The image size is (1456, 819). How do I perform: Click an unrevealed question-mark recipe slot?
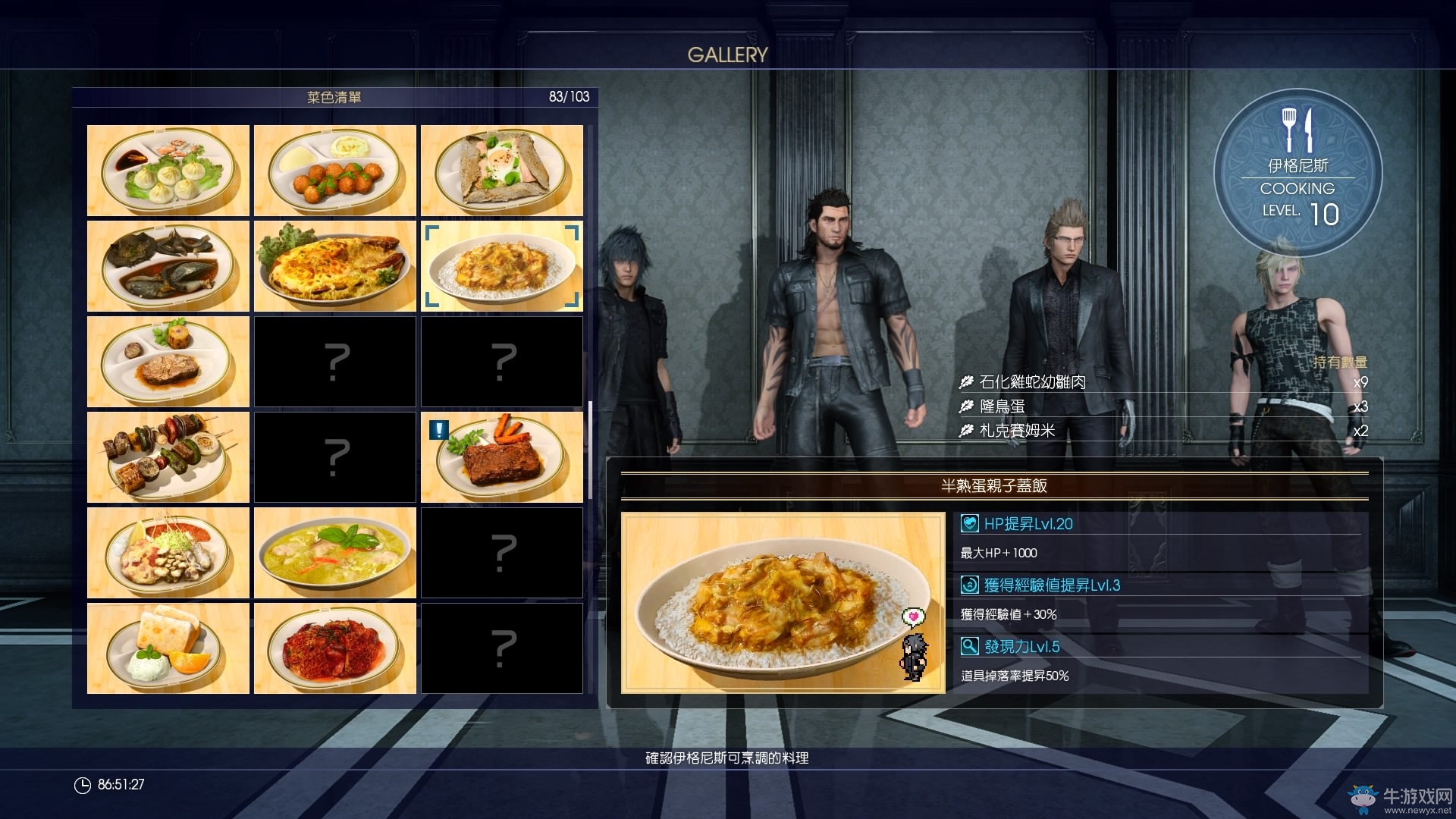tap(334, 362)
